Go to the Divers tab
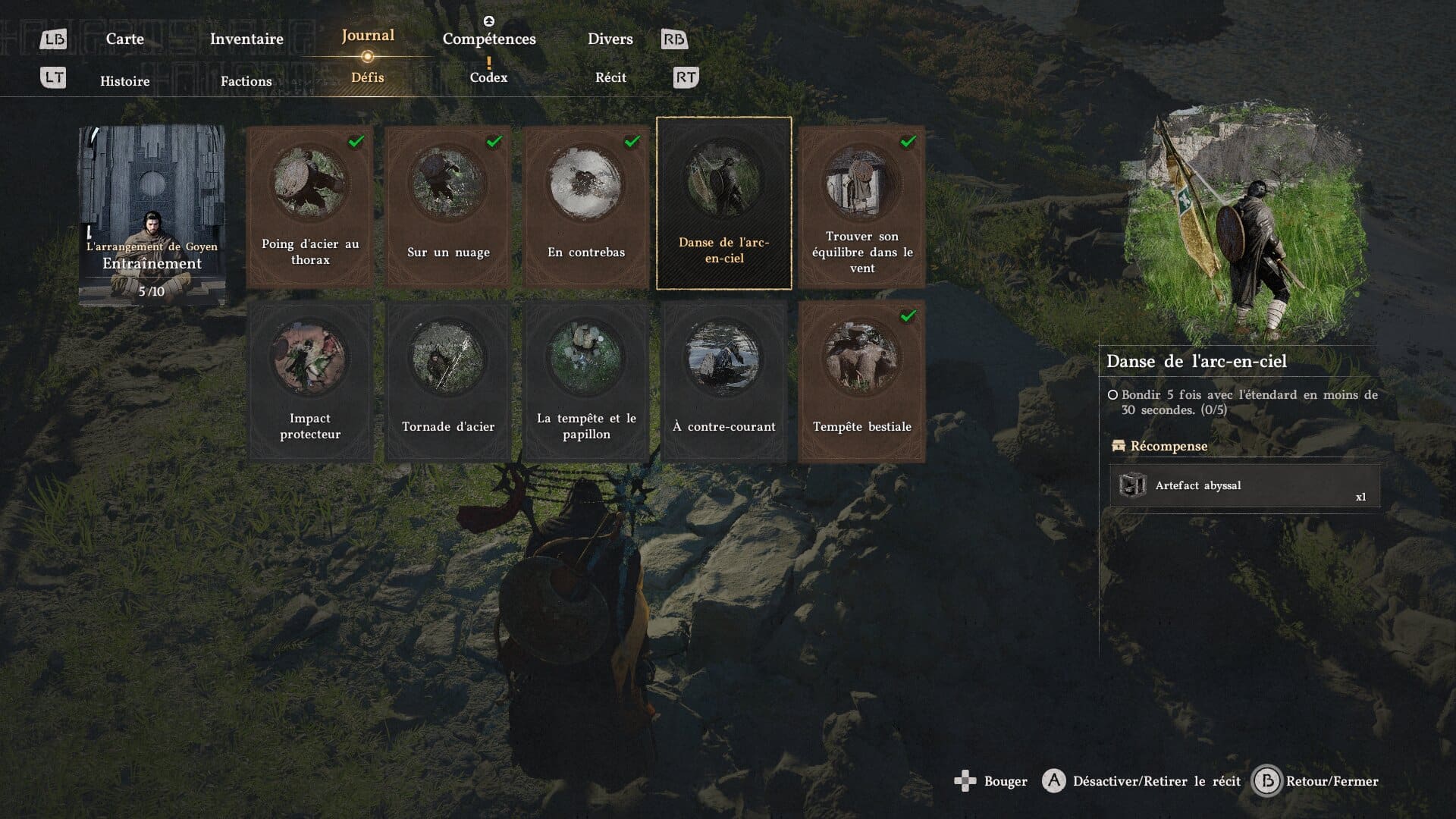The width and height of the screenshot is (1456, 819). (x=610, y=39)
